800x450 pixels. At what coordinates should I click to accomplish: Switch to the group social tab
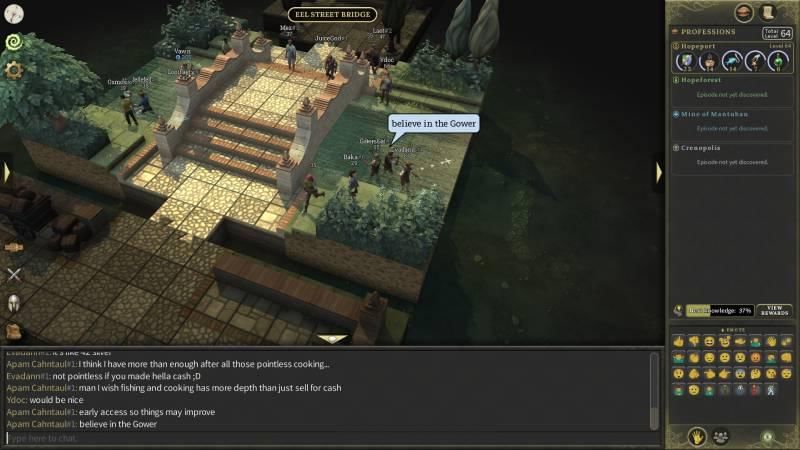720,436
